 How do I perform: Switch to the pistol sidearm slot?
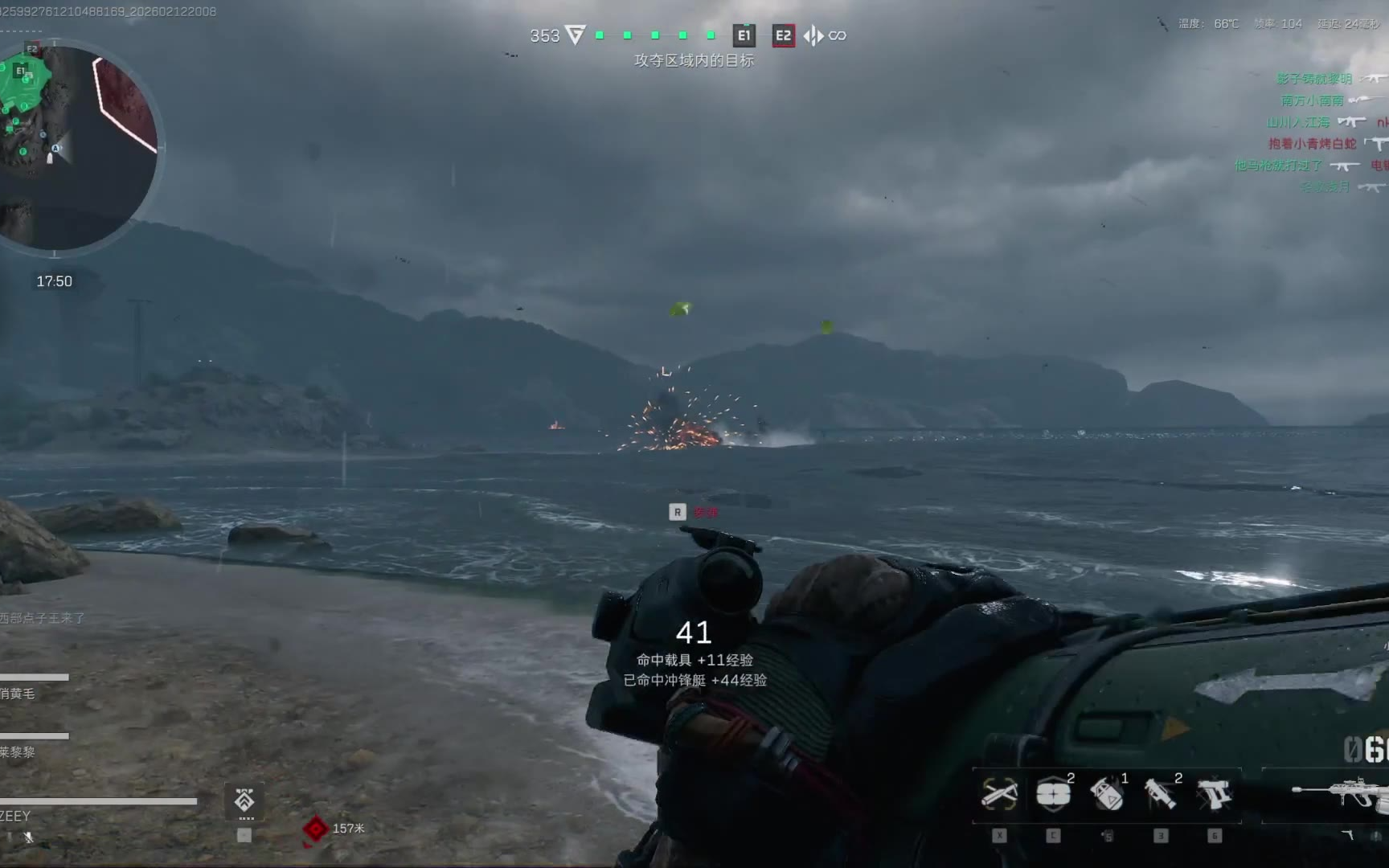point(1214,795)
